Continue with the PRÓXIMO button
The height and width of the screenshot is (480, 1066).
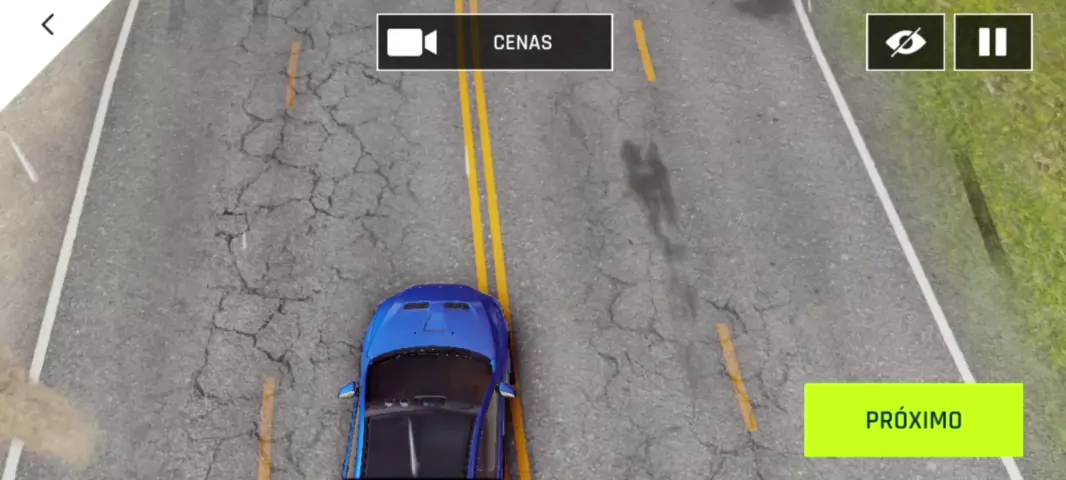913,420
